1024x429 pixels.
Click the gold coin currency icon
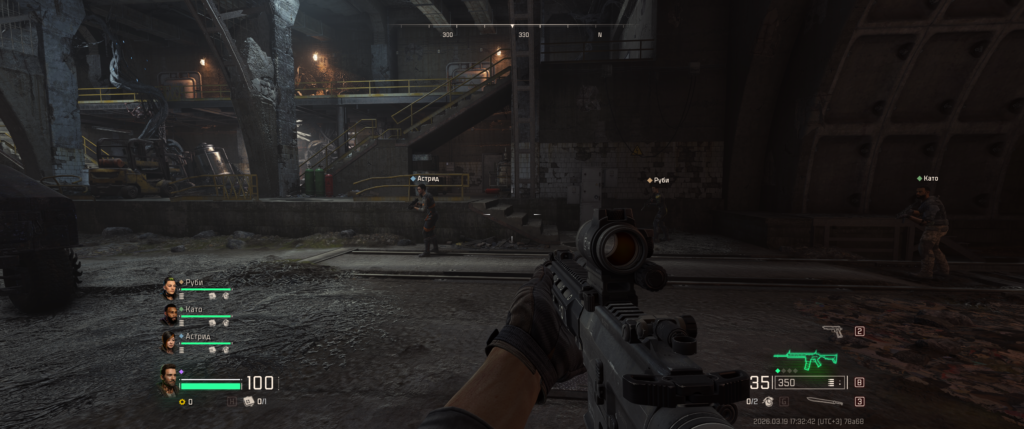click(x=182, y=402)
